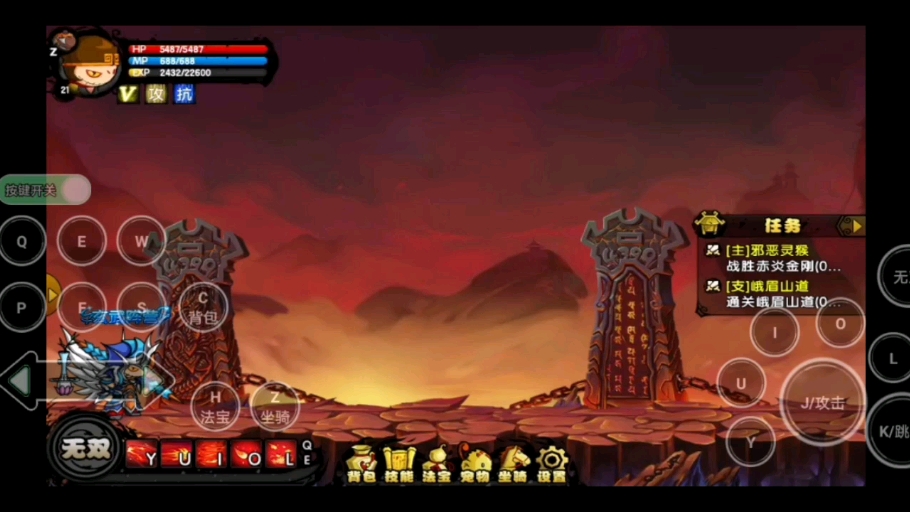Click the blue 抗 resistance buff icon
Screen dimensions: 910x512
(x=184, y=94)
